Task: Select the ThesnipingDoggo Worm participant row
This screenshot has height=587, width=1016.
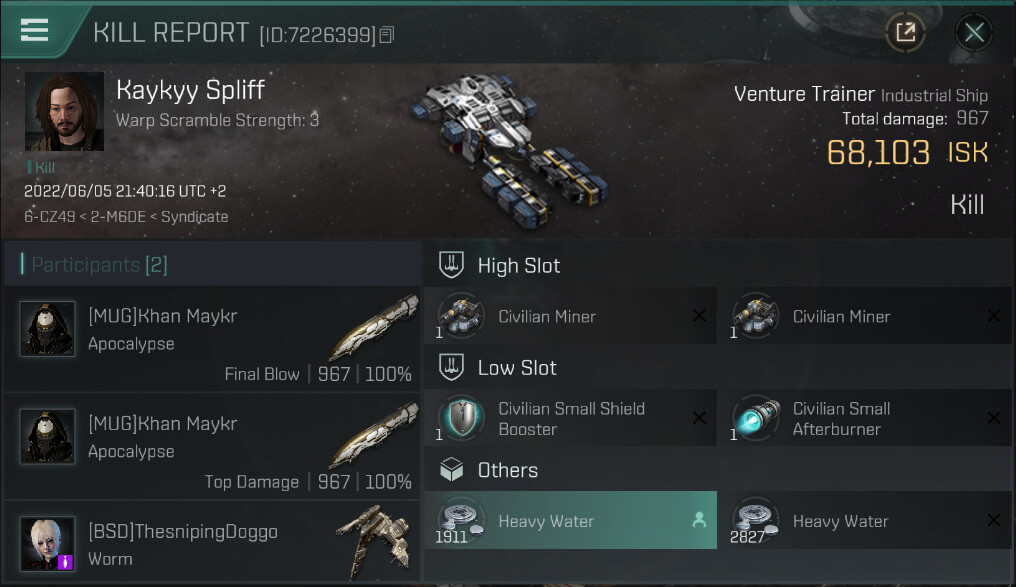Action: [212, 544]
